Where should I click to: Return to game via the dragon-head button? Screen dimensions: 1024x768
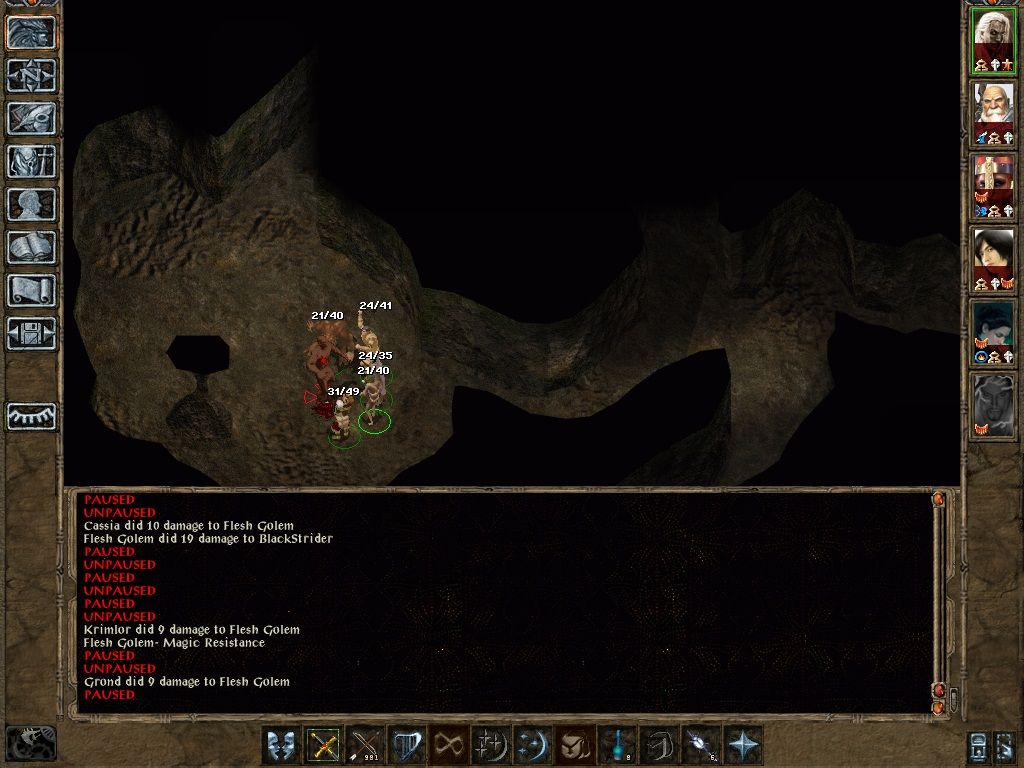(31, 32)
